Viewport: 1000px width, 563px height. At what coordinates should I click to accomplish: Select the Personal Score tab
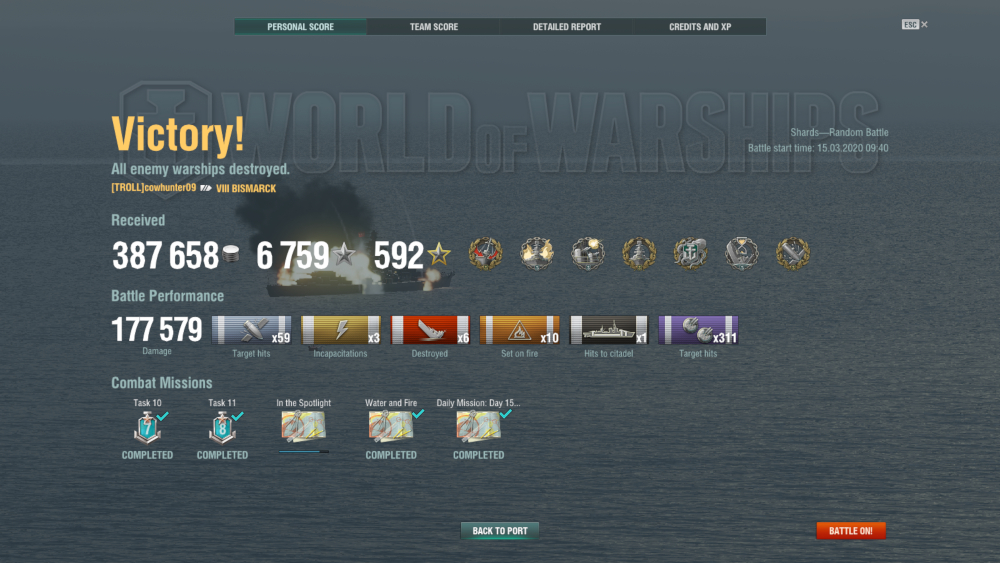300,27
